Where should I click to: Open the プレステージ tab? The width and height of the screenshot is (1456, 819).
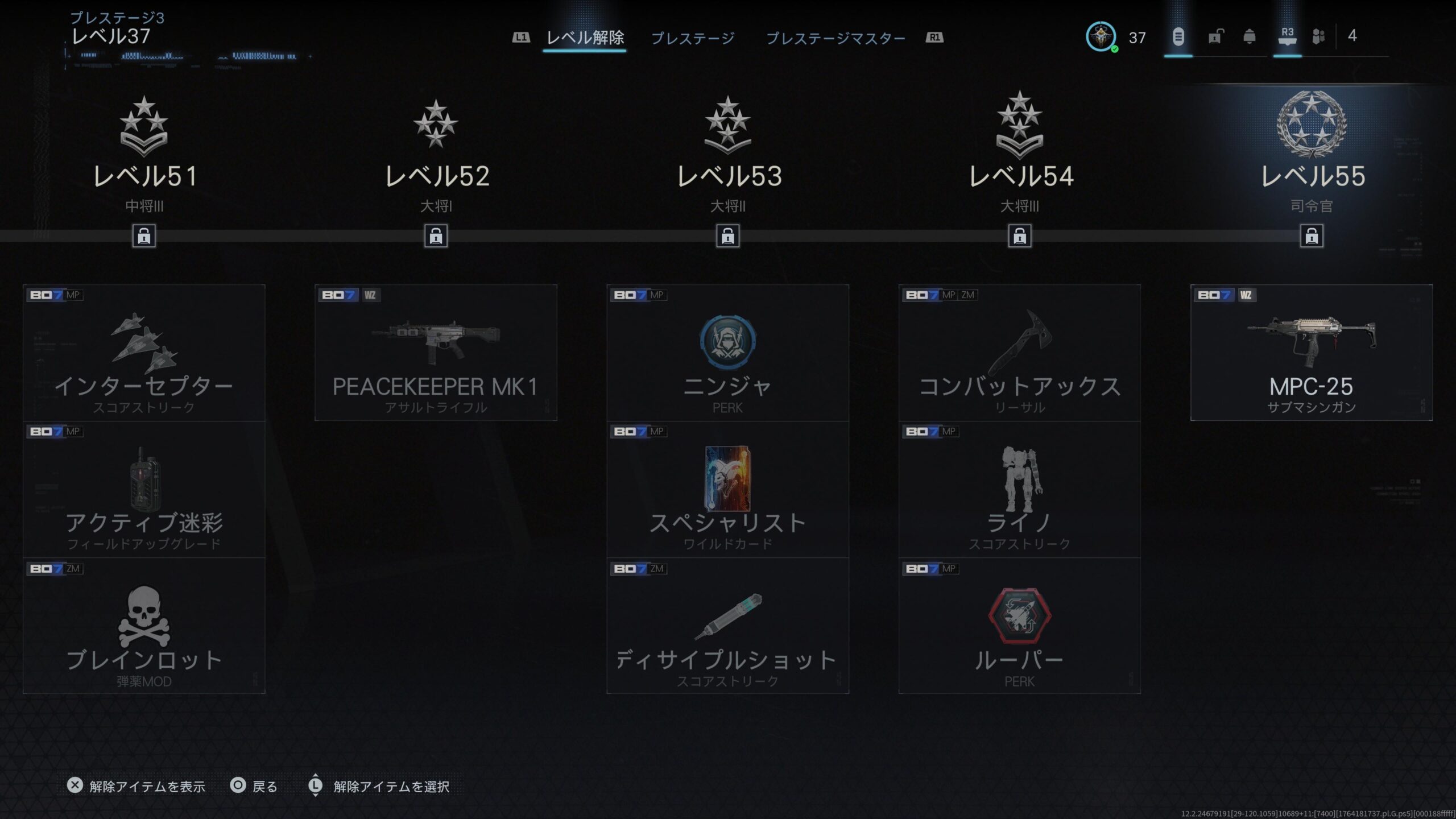[x=693, y=38]
